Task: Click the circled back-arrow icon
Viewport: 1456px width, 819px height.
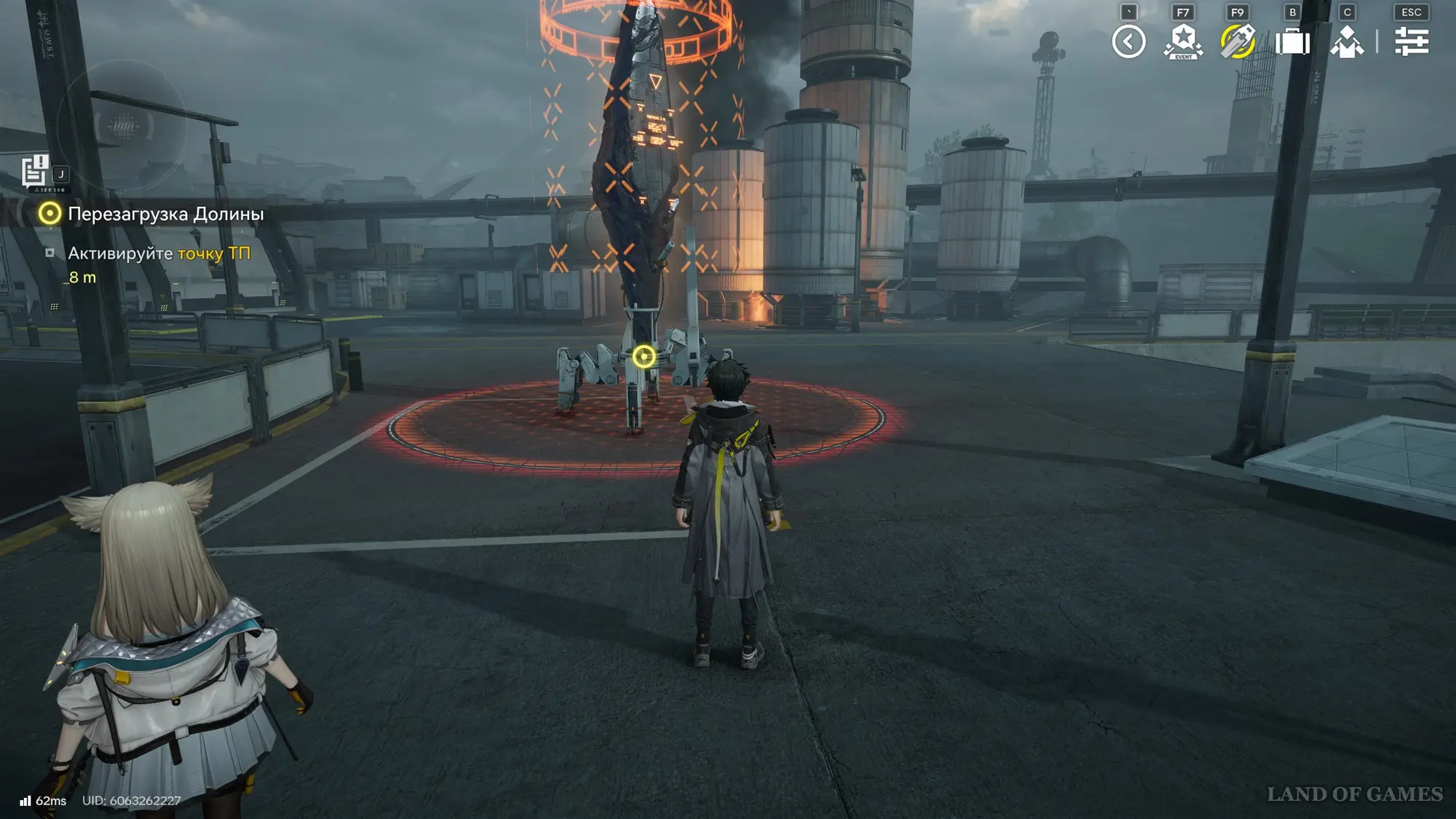Action: click(1128, 41)
